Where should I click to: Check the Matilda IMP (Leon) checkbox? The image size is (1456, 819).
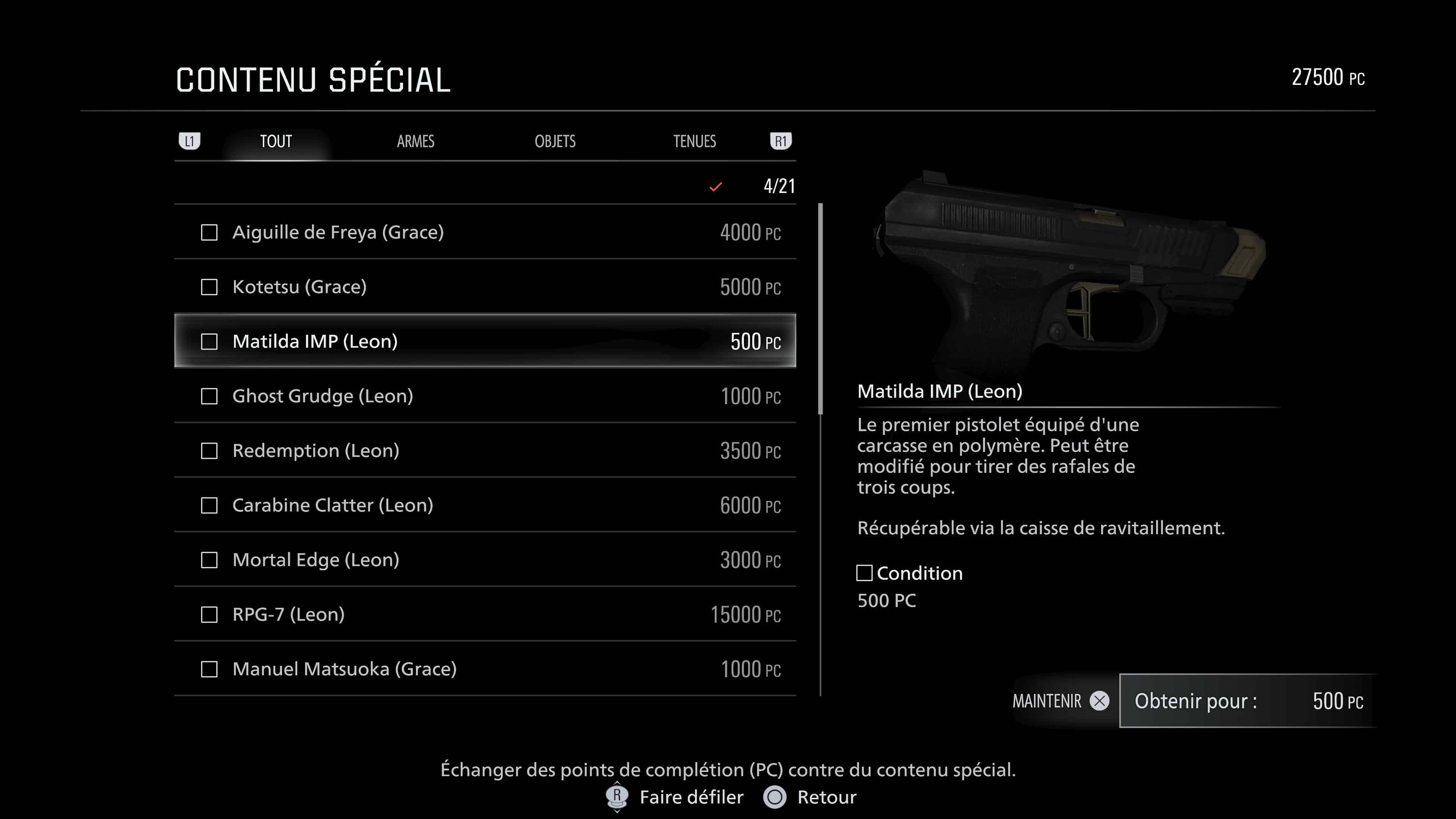click(x=210, y=341)
